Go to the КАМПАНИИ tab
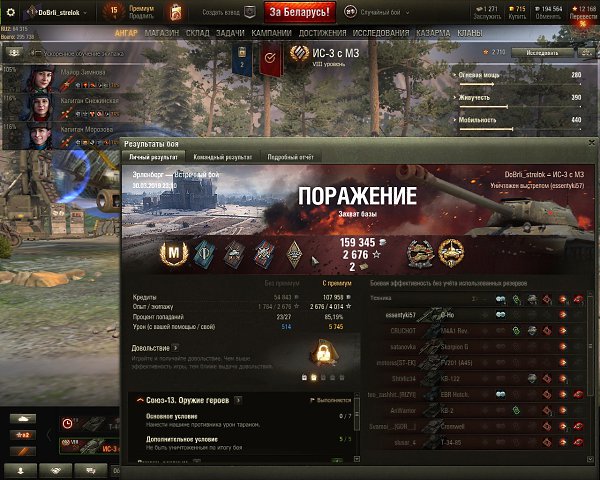Image resolution: width=600 pixels, height=480 pixels. coord(272,32)
